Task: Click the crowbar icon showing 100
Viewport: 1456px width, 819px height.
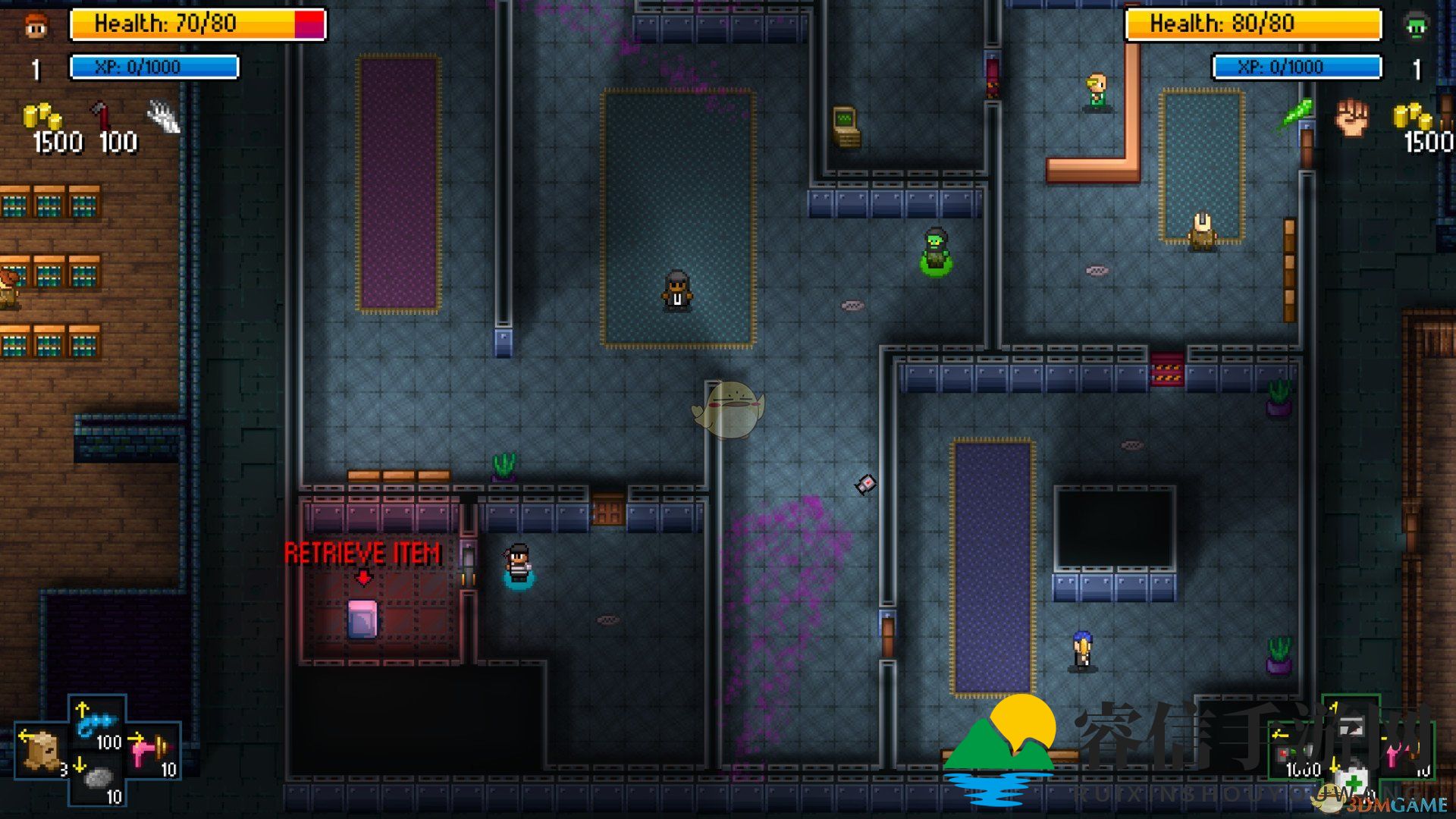Action: [102, 117]
